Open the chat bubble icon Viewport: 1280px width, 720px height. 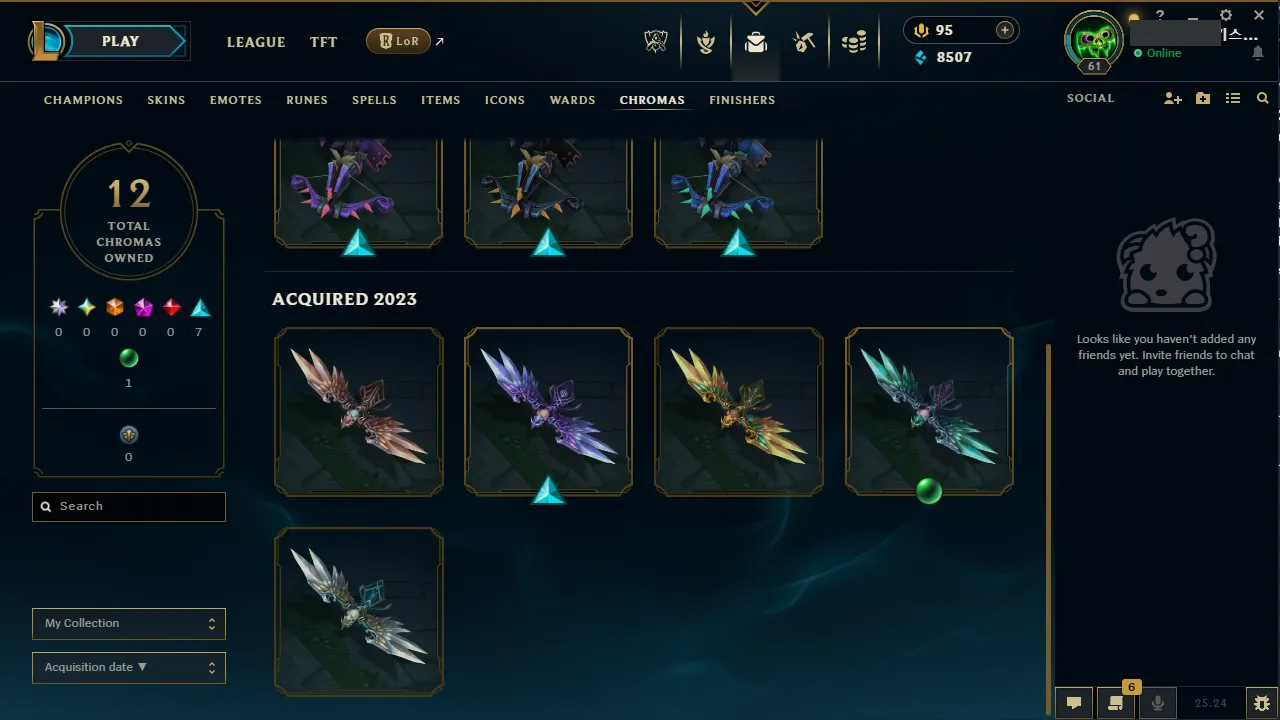click(x=1073, y=702)
